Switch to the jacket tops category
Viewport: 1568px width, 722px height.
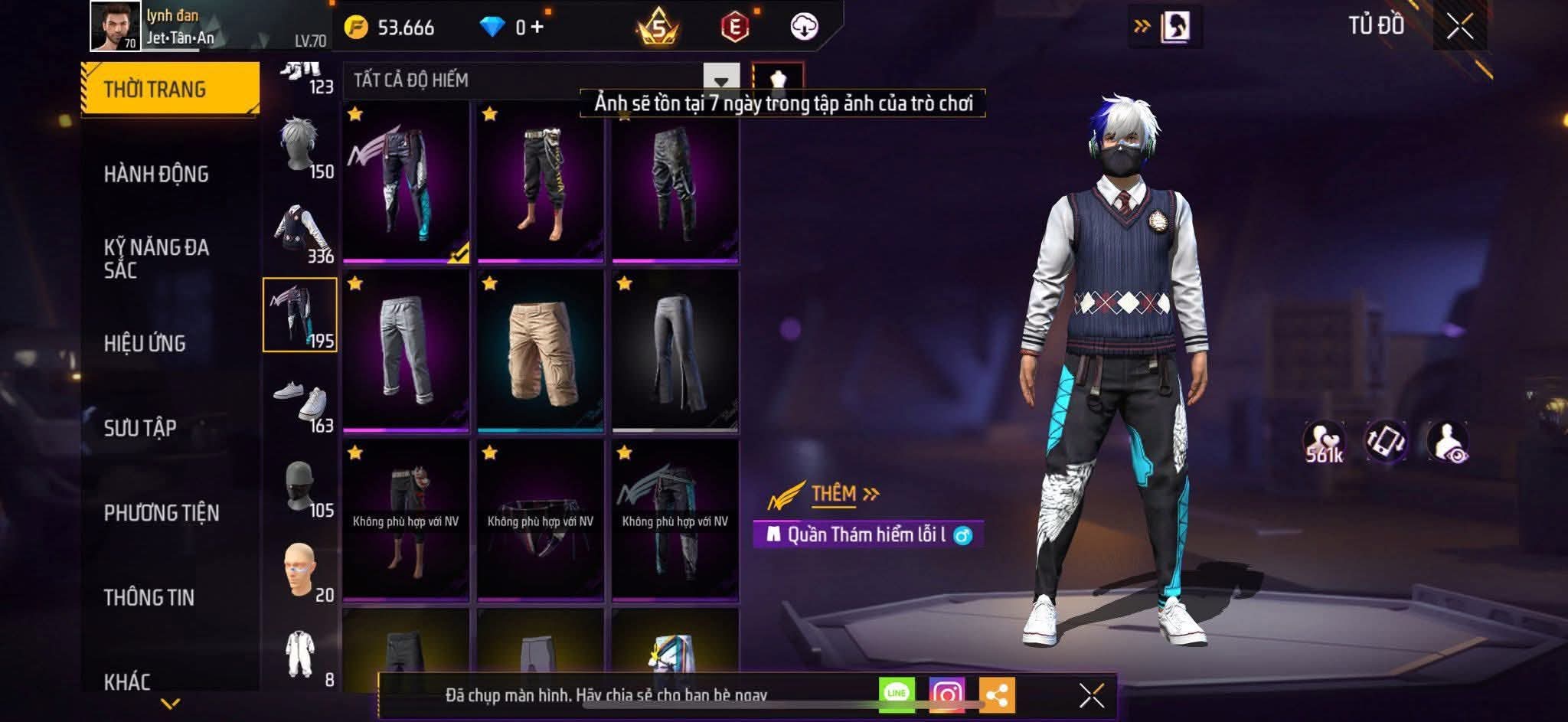300,232
